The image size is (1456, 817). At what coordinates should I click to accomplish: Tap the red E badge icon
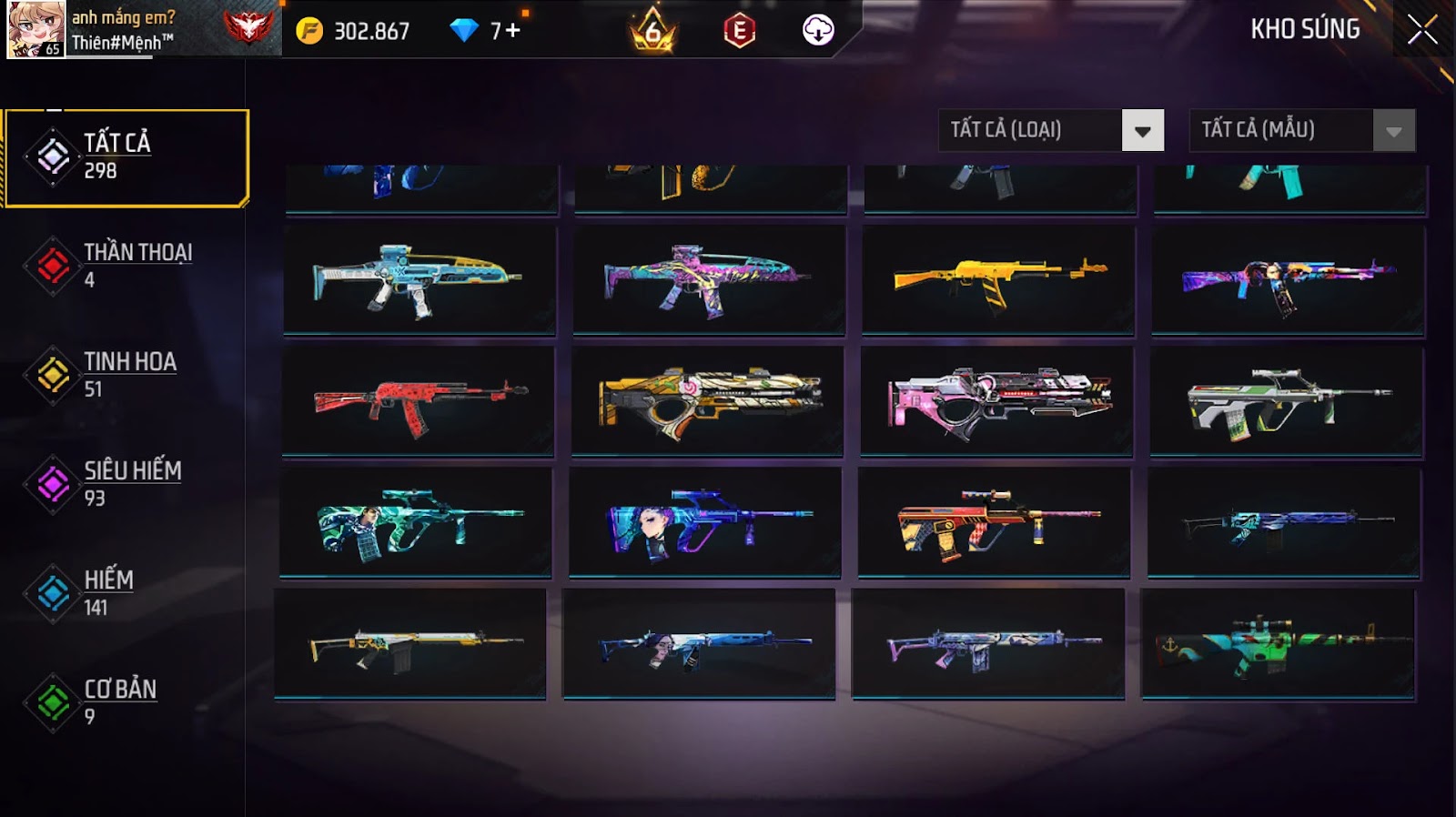(739, 32)
